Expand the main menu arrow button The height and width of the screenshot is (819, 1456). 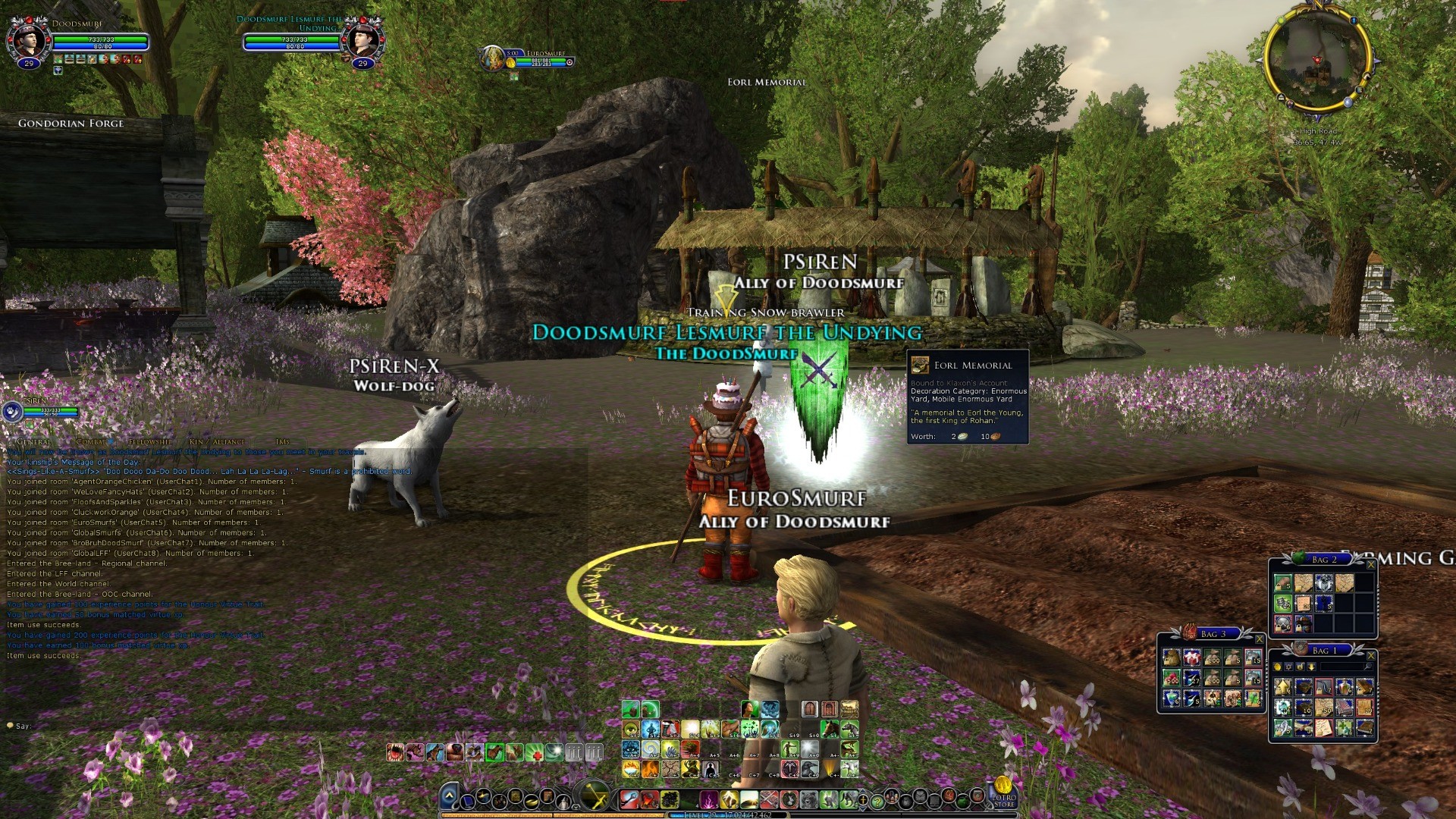point(449,796)
